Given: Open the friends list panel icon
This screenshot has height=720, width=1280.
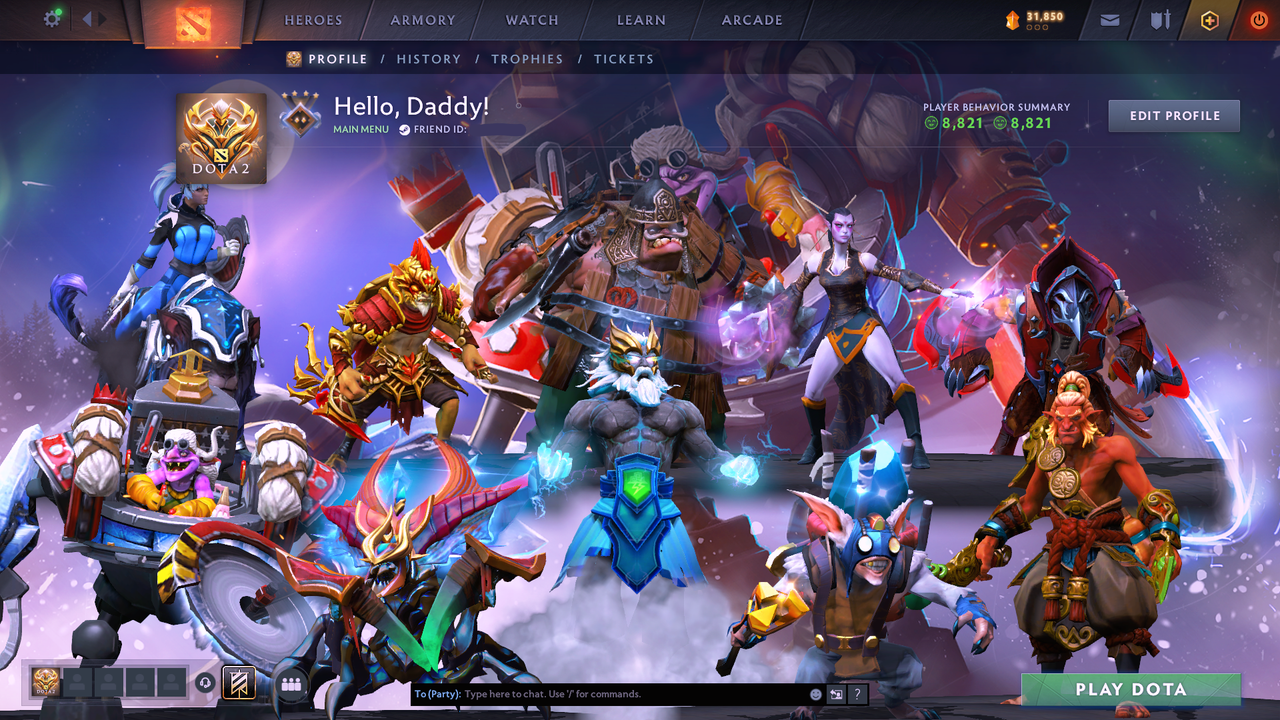Looking at the screenshot, I should coord(290,684).
